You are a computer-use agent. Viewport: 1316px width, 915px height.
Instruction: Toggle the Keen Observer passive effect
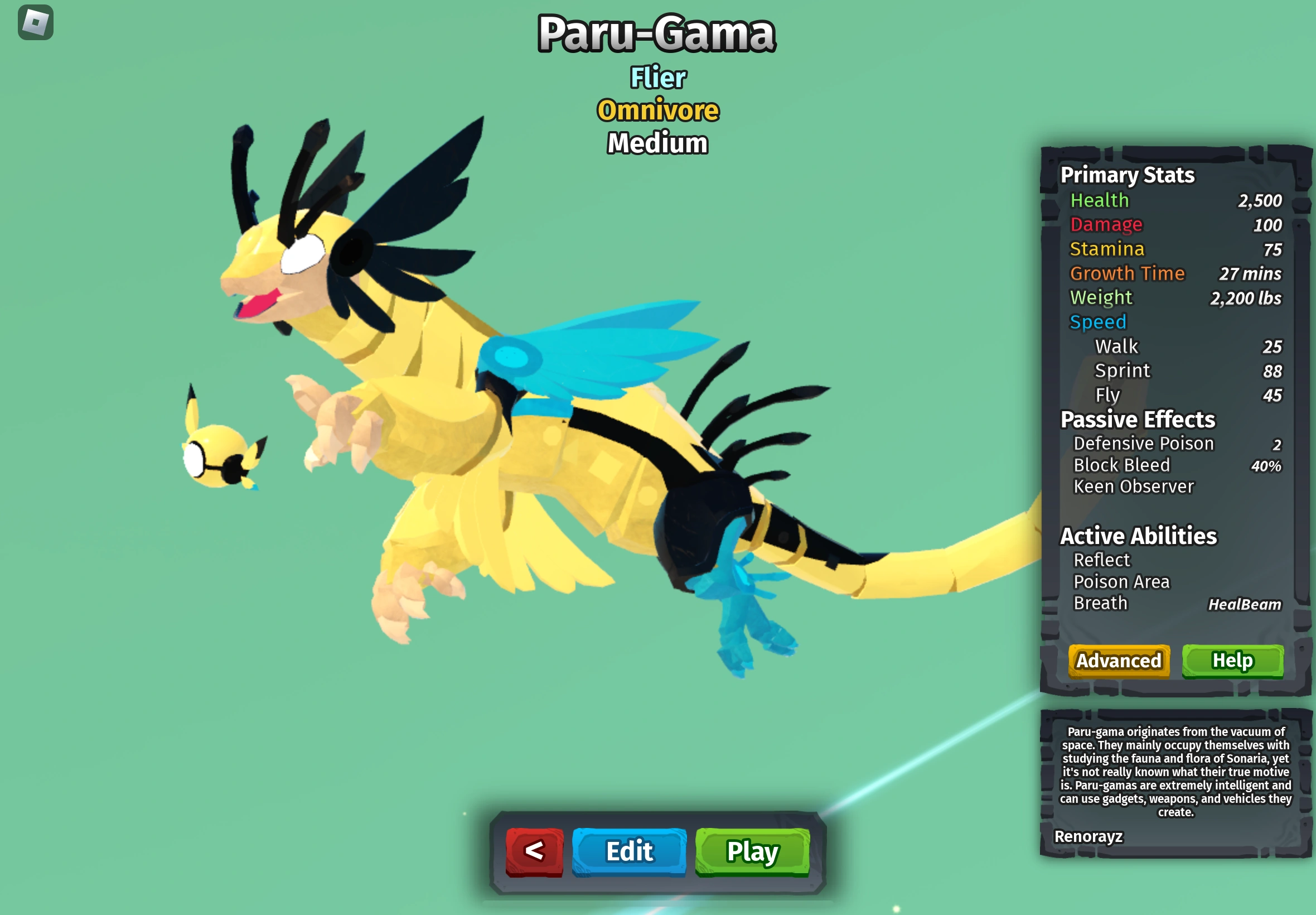(x=1133, y=486)
